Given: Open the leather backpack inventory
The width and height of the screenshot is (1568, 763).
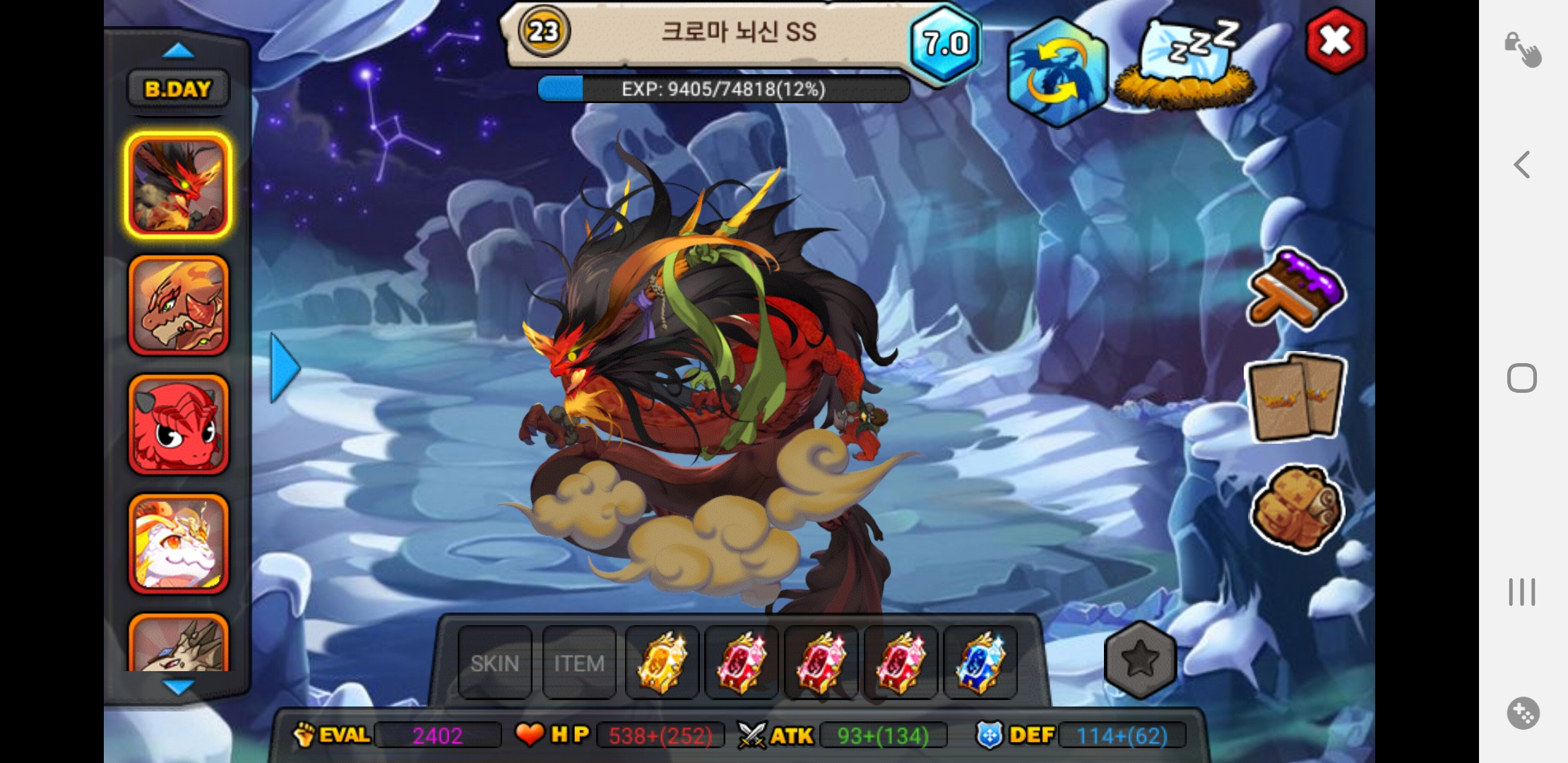Looking at the screenshot, I should click(1296, 508).
